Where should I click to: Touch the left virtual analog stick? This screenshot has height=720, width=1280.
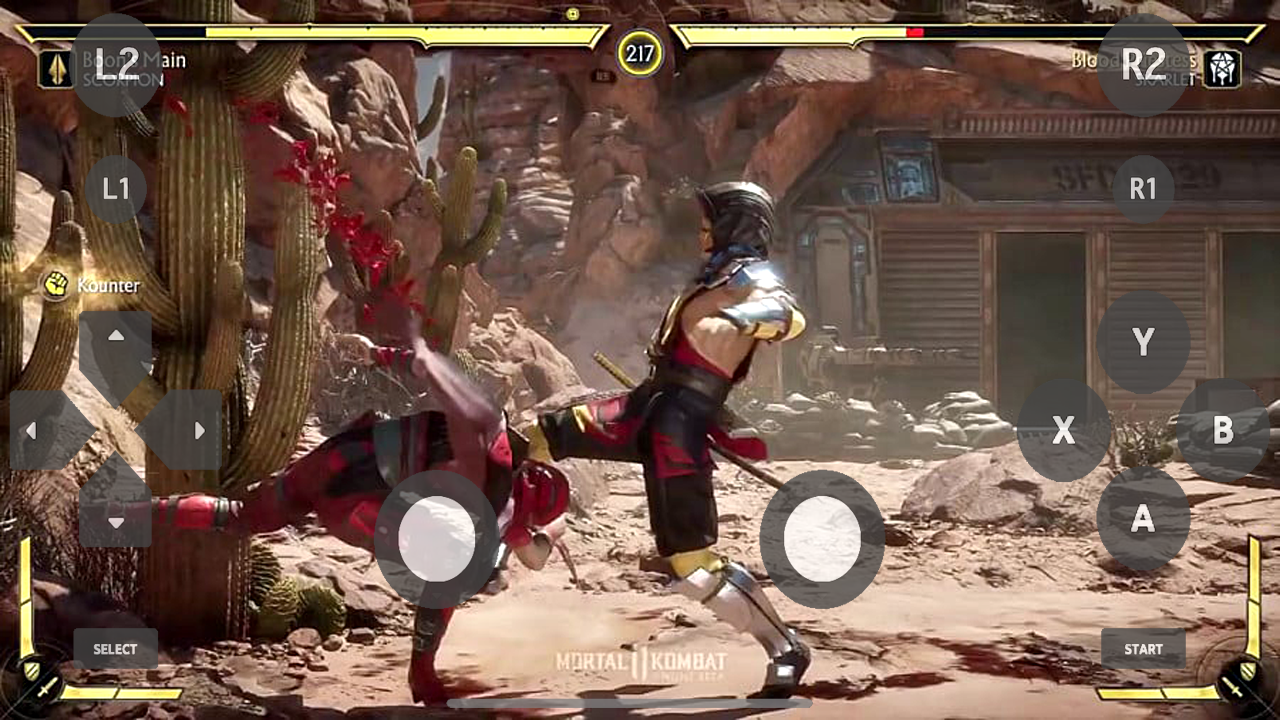(x=437, y=539)
